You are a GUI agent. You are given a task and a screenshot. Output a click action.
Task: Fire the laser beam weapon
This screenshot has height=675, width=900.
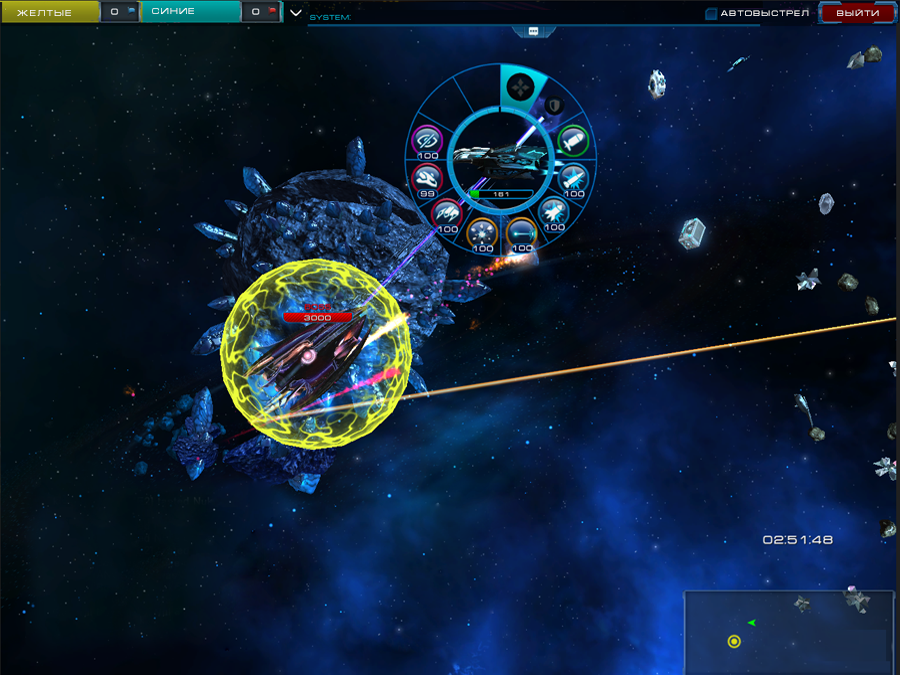pyautogui.click(x=522, y=232)
